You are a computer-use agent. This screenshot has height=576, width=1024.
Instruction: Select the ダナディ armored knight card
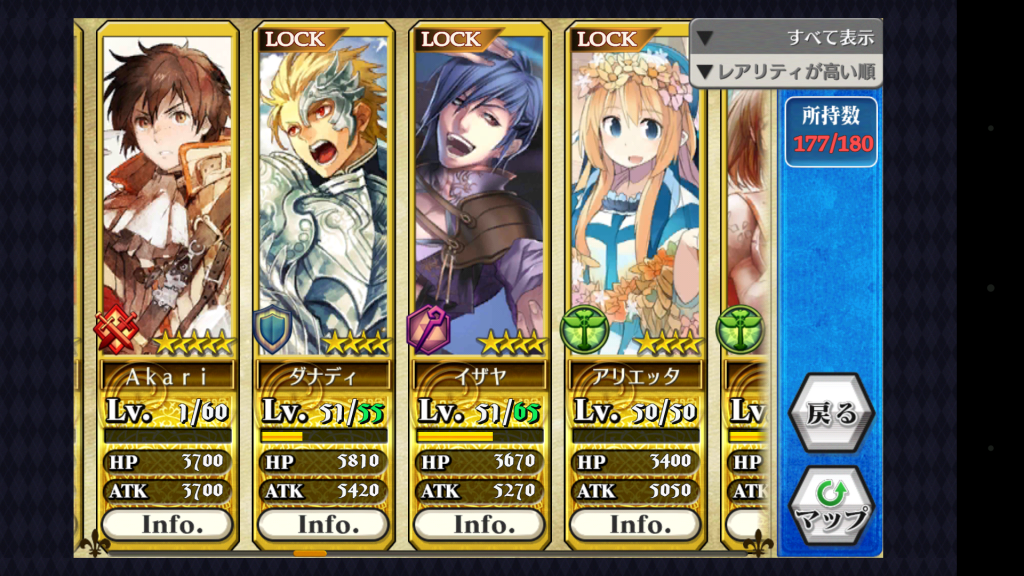(323, 200)
